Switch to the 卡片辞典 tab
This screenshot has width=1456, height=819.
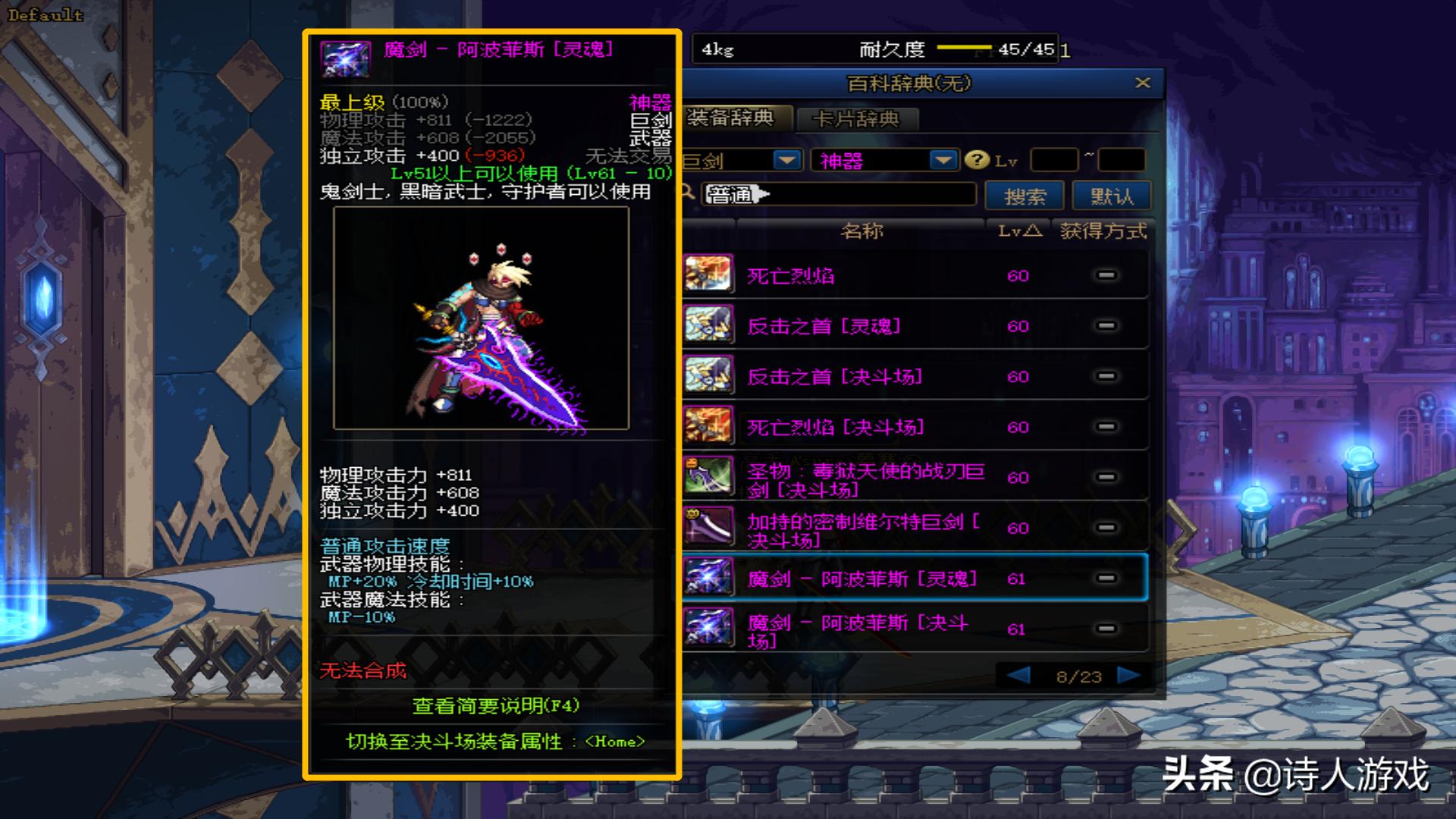[855, 119]
